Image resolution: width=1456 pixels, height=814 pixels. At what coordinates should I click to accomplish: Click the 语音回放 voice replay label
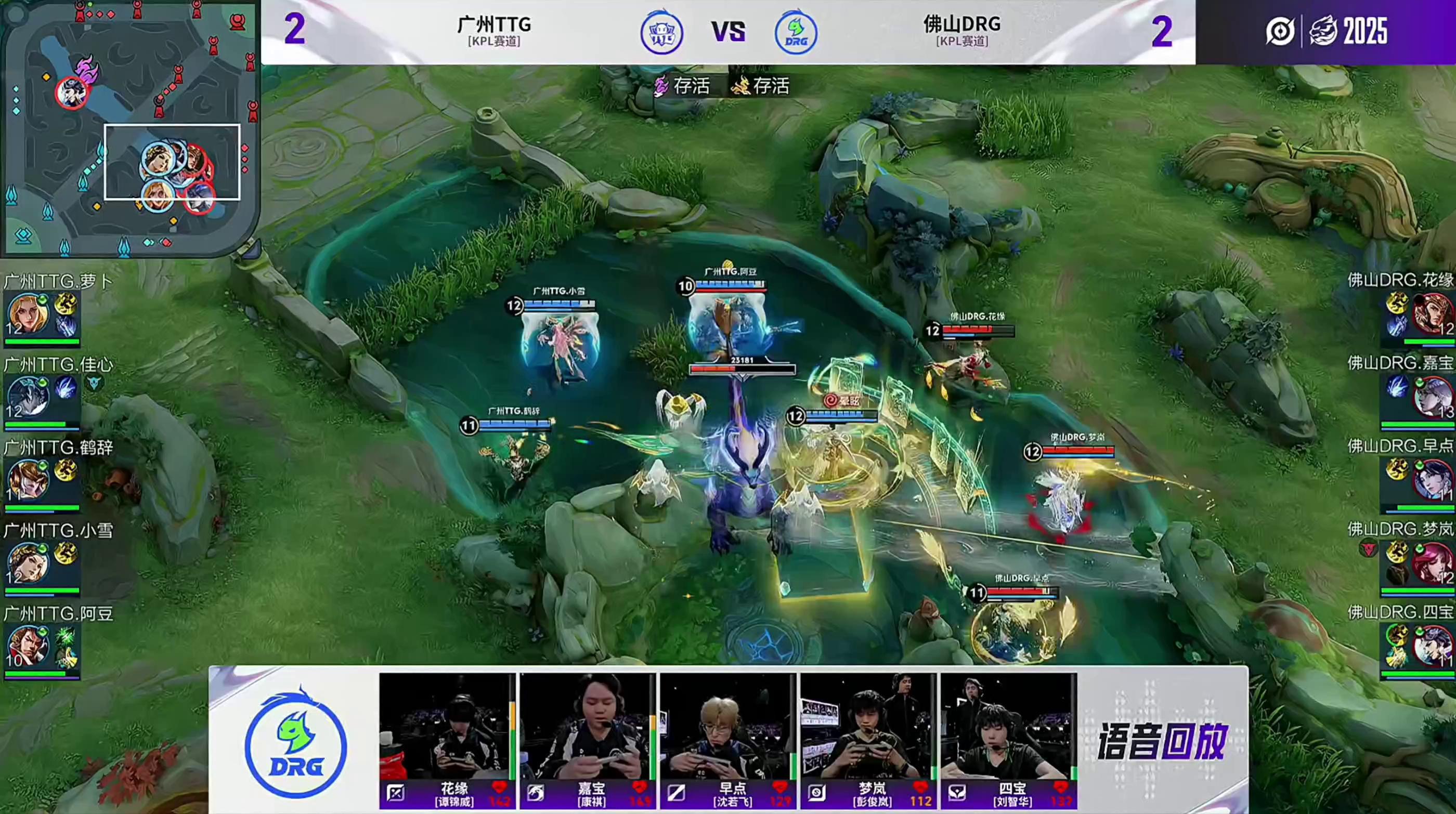click(x=1162, y=741)
